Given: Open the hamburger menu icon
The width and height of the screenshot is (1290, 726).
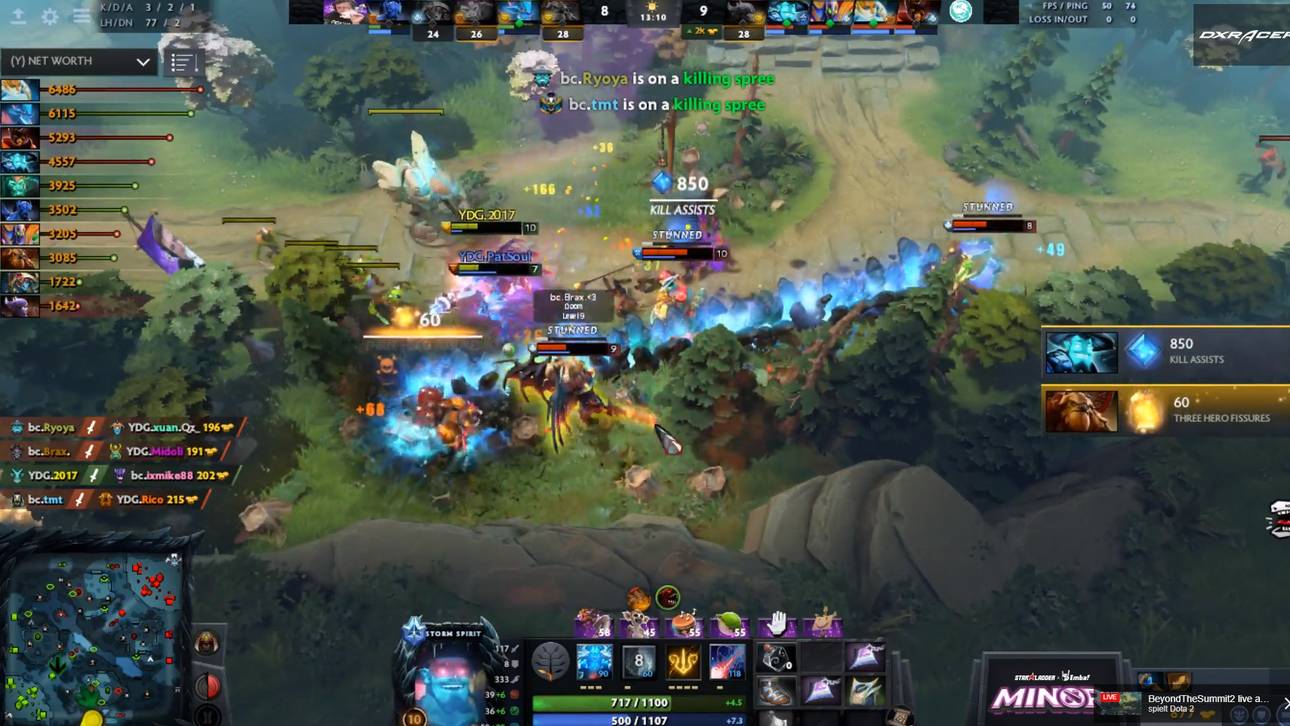Looking at the screenshot, I should tap(81, 17).
